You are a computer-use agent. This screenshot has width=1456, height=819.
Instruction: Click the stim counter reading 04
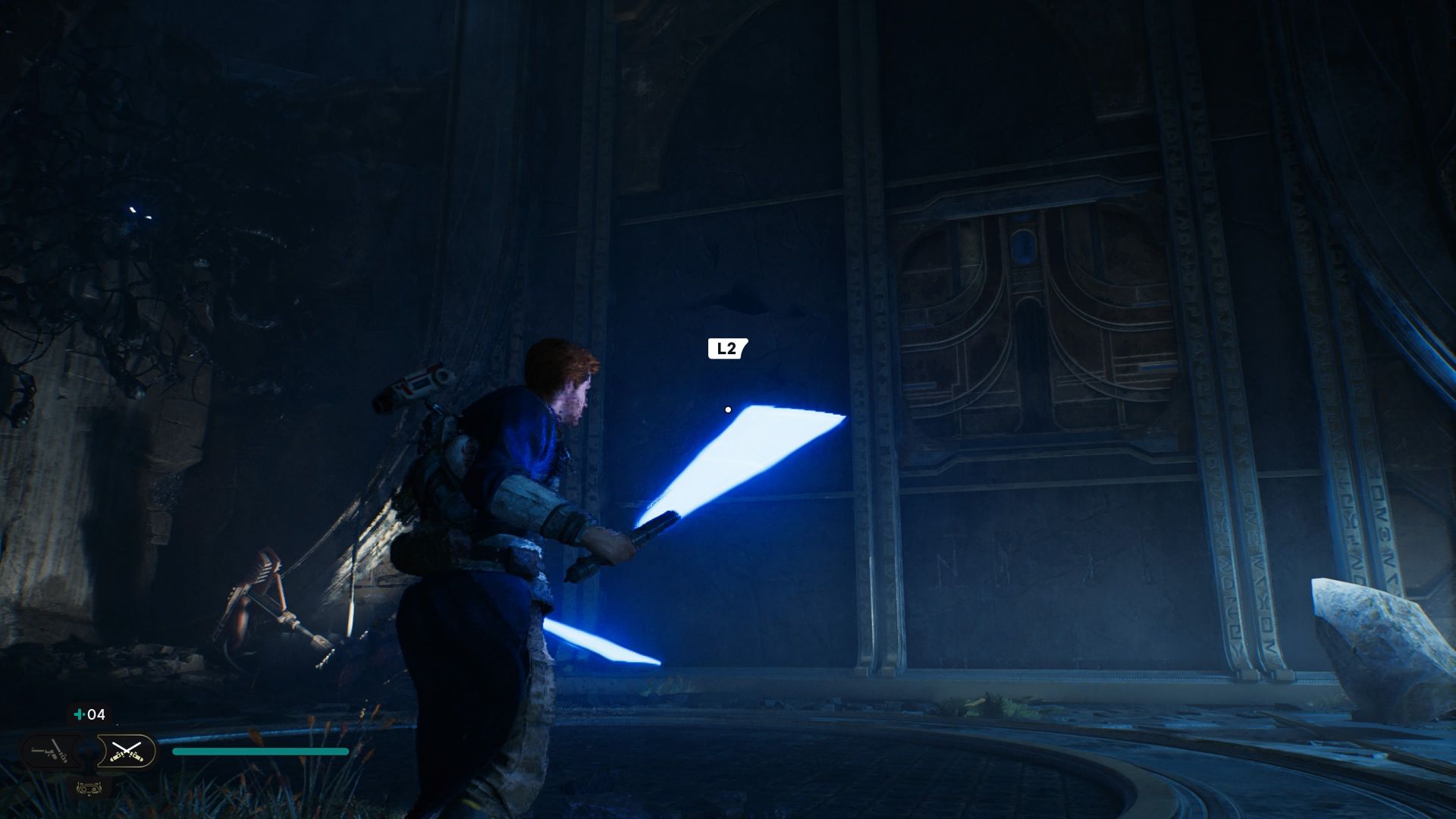96,714
